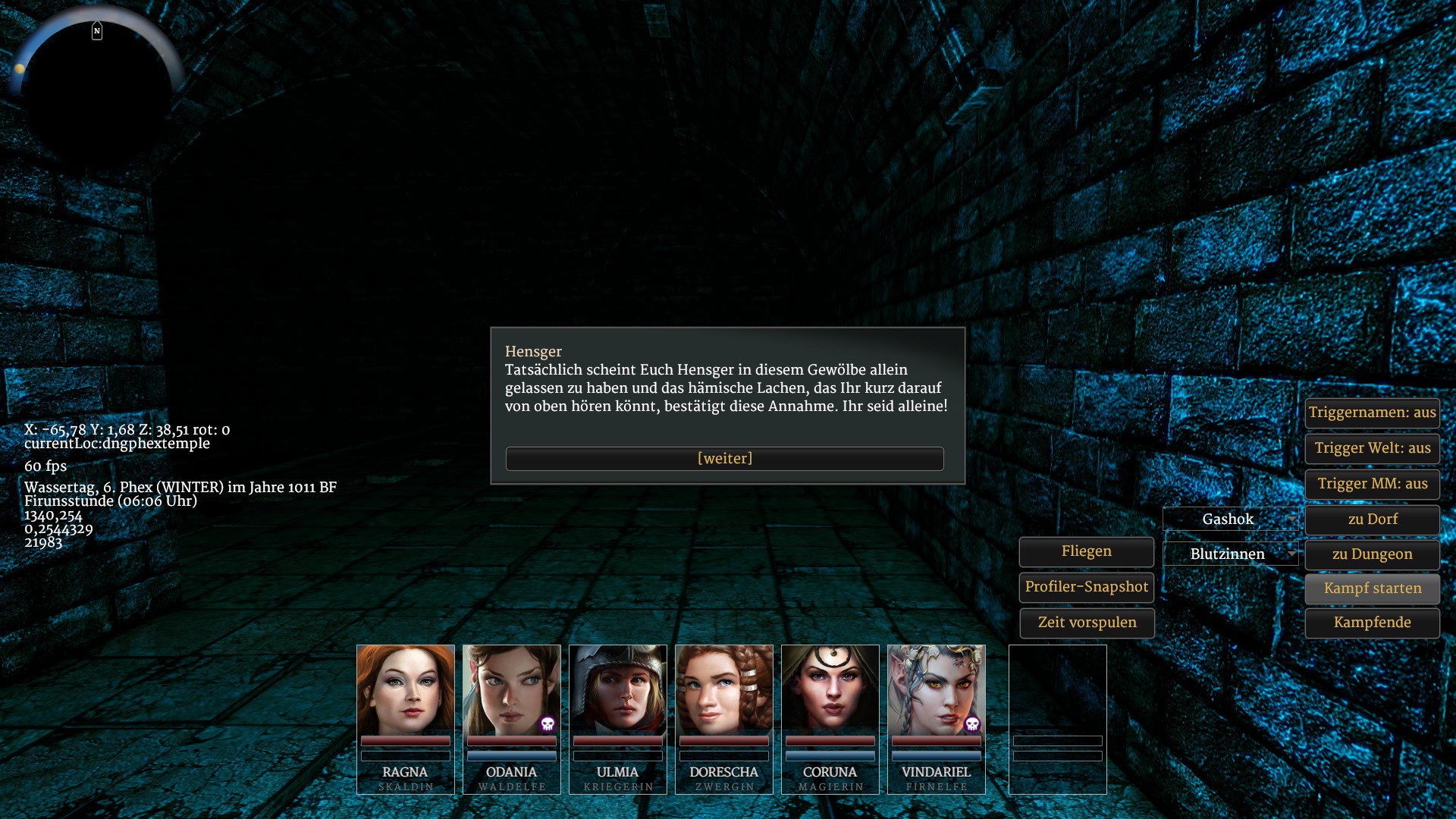
Task: Take a Profiler-Snapshot
Action: pyautogui.click(x=1086, y=587)
